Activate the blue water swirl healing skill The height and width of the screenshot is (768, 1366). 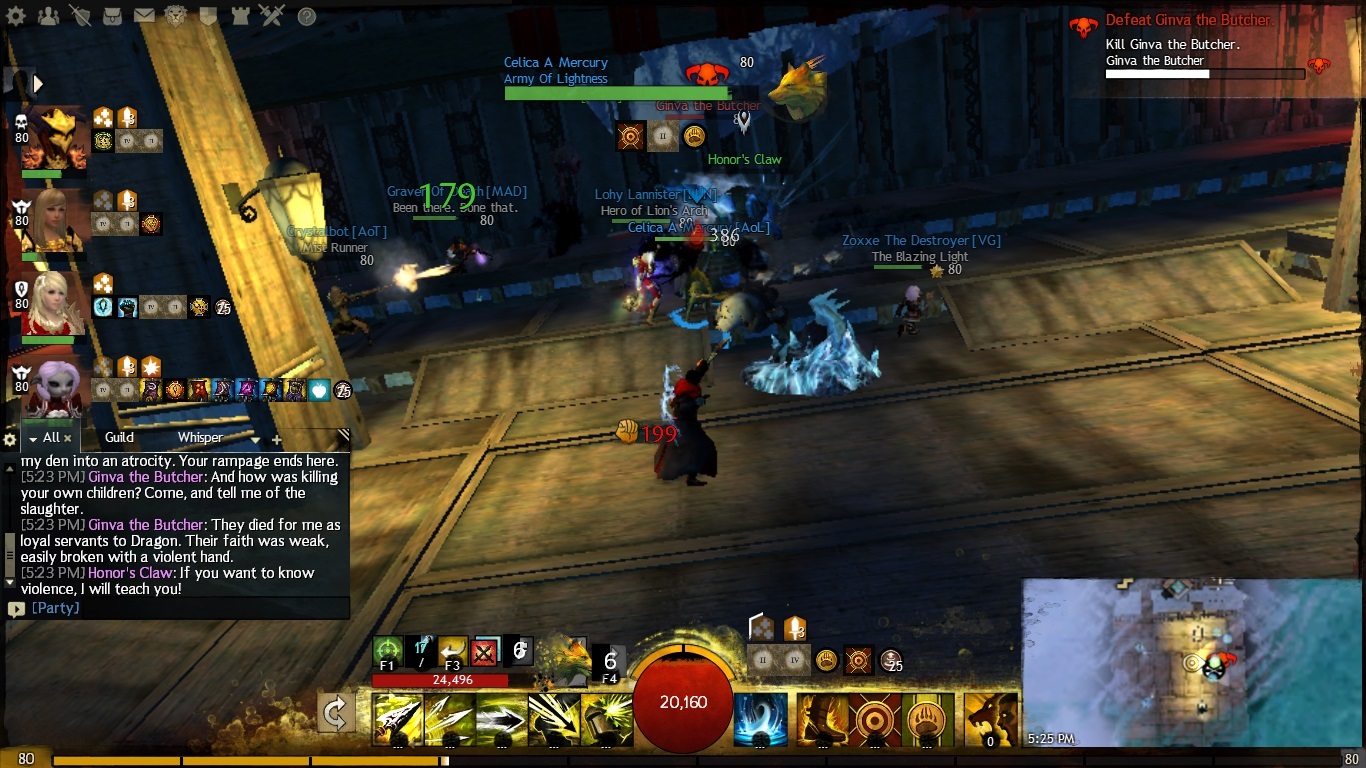759,720
